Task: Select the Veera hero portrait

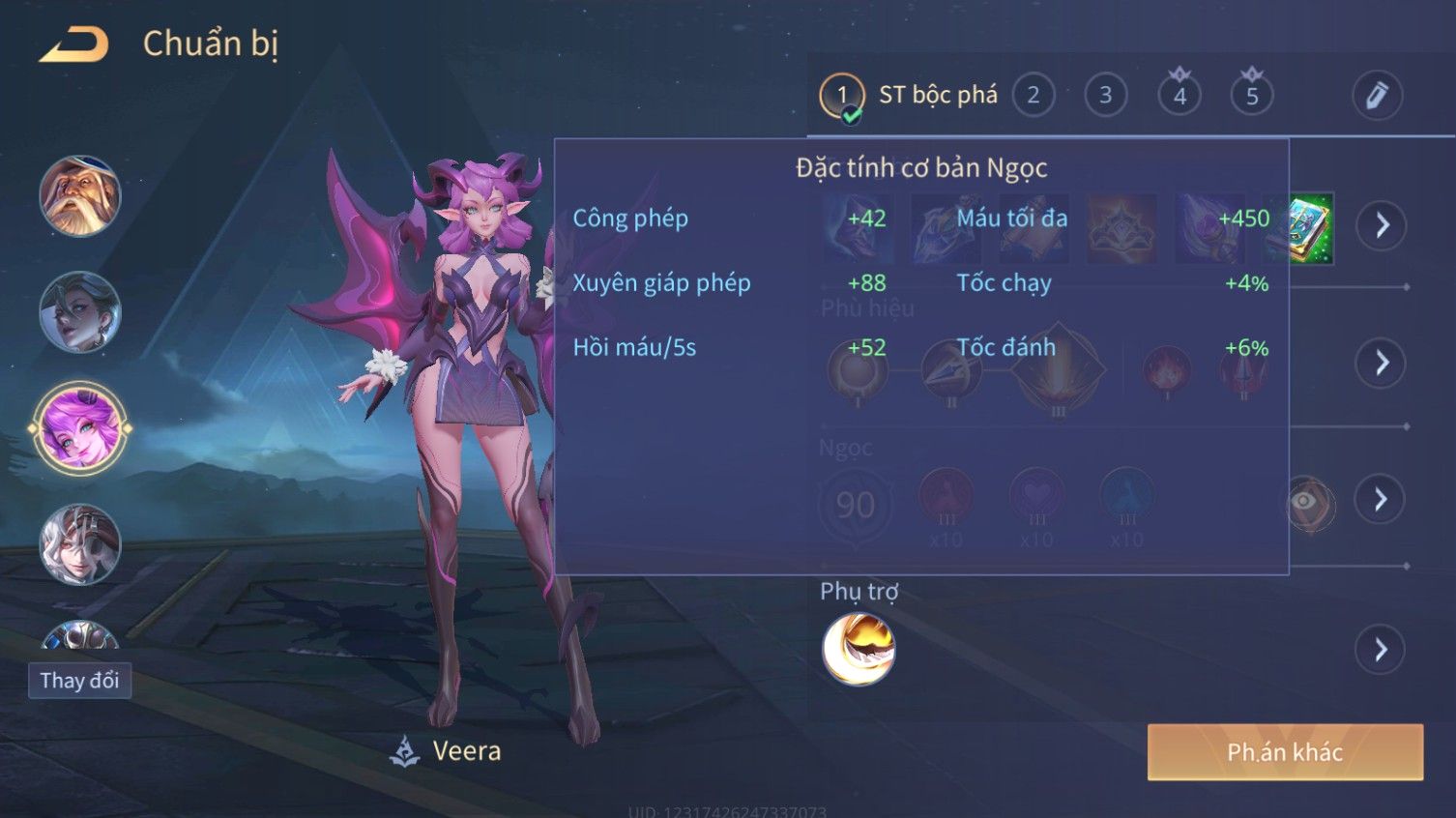Action: point(79,427)
